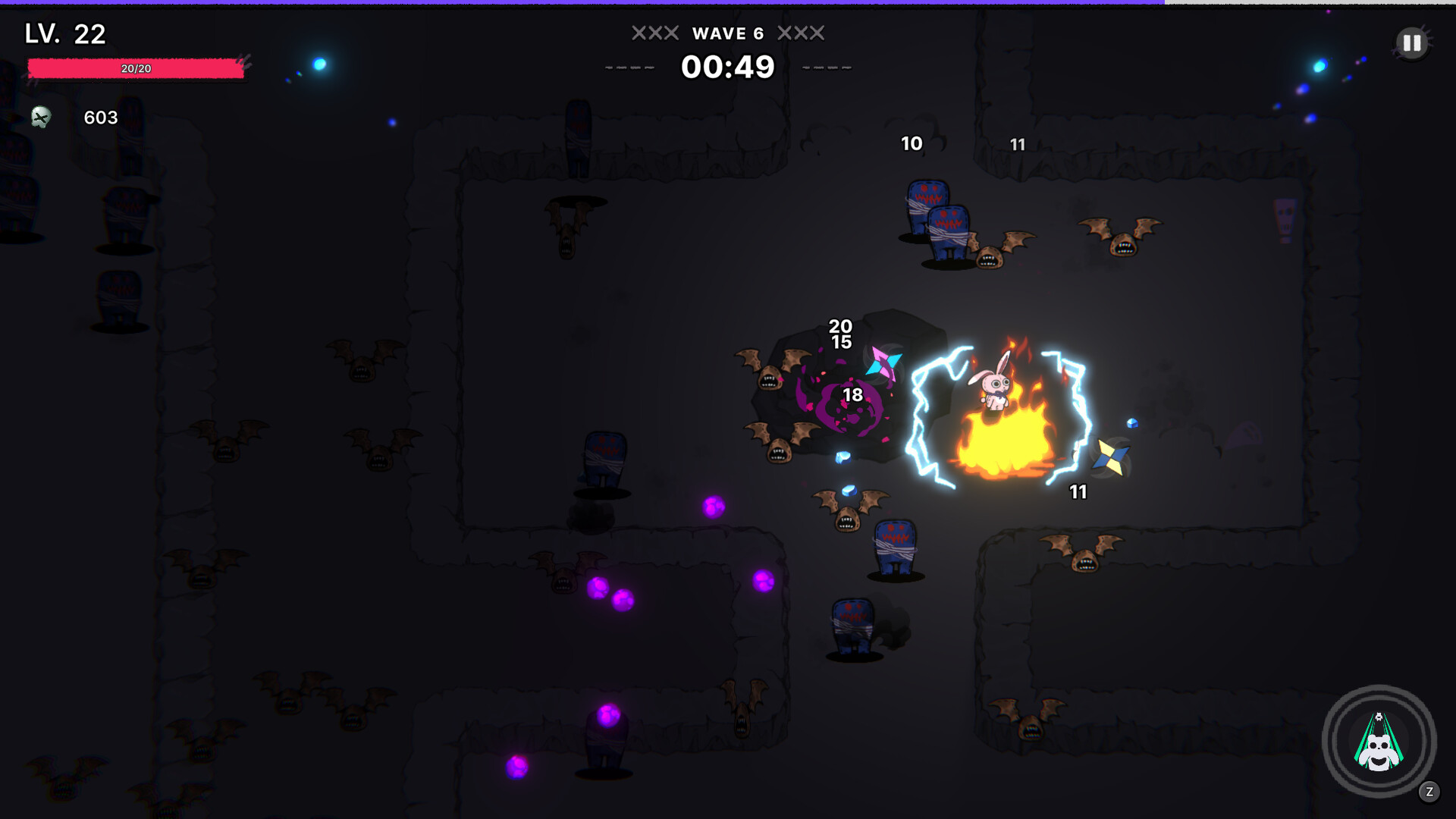Click the skull kill-counter icon
The image size is (1456, 819).
tap(39, 118)
